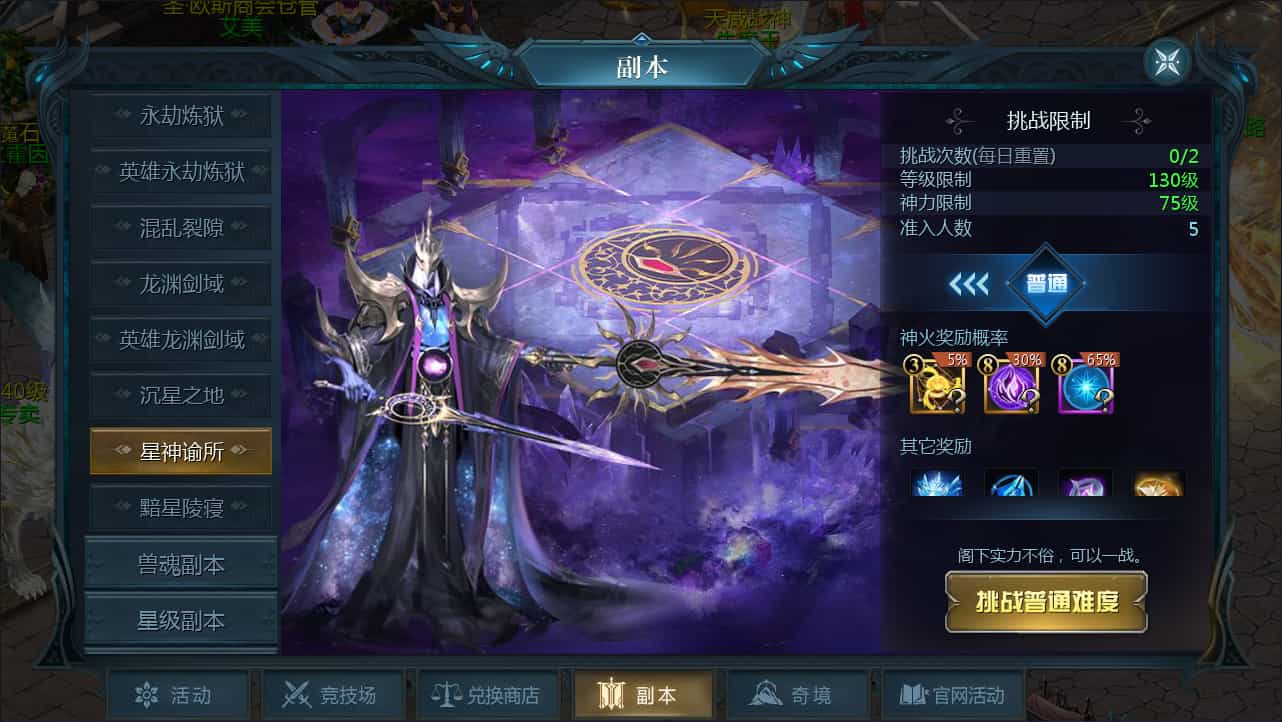Image resolution: width=1282 pixels, height=722 pixels.
Task: Open the 混乱裂隙 dungeon entry
Action: point(180,228)
